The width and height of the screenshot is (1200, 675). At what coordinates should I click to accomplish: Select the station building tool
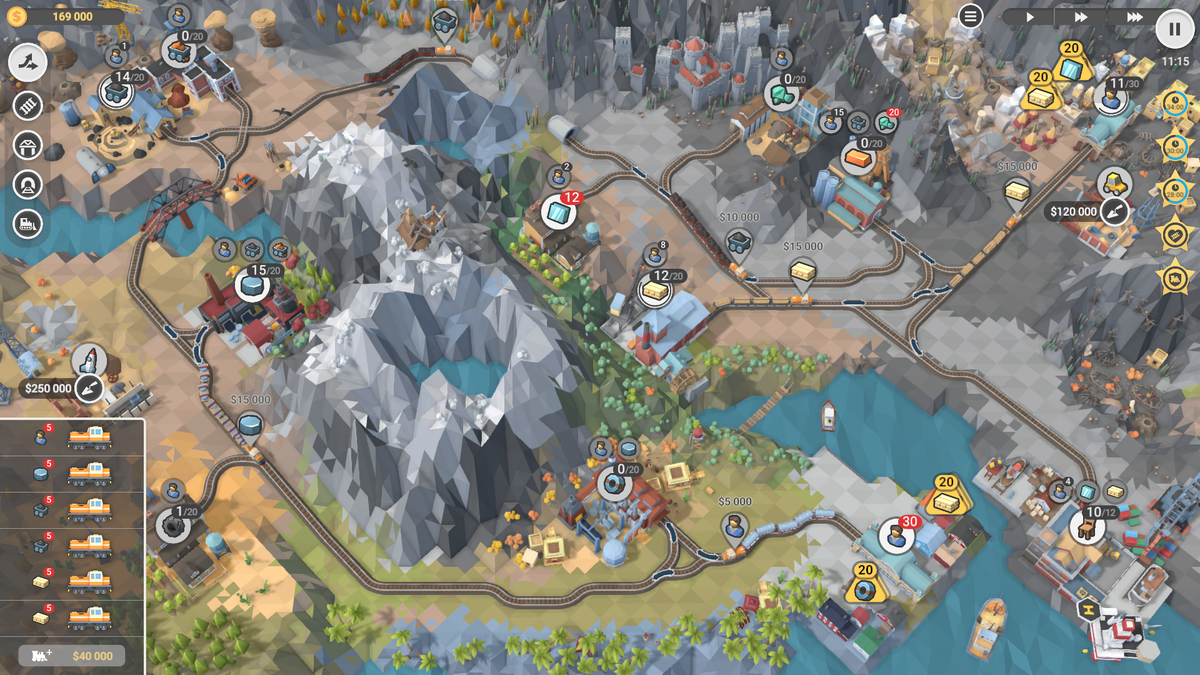pos(28,145)
